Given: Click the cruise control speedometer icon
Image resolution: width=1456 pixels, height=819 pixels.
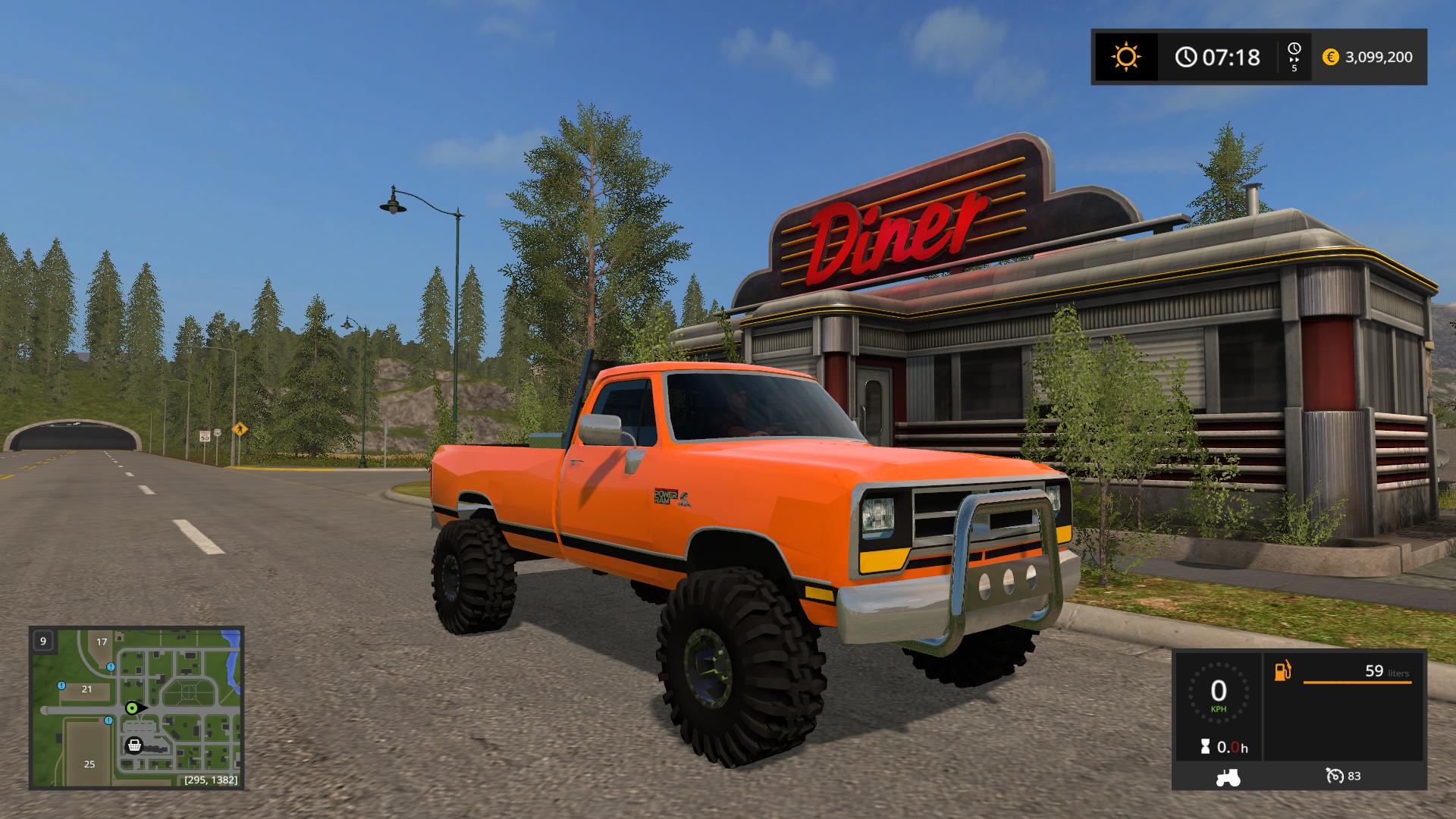Looking at the screenshot, I should point(1335,776).
